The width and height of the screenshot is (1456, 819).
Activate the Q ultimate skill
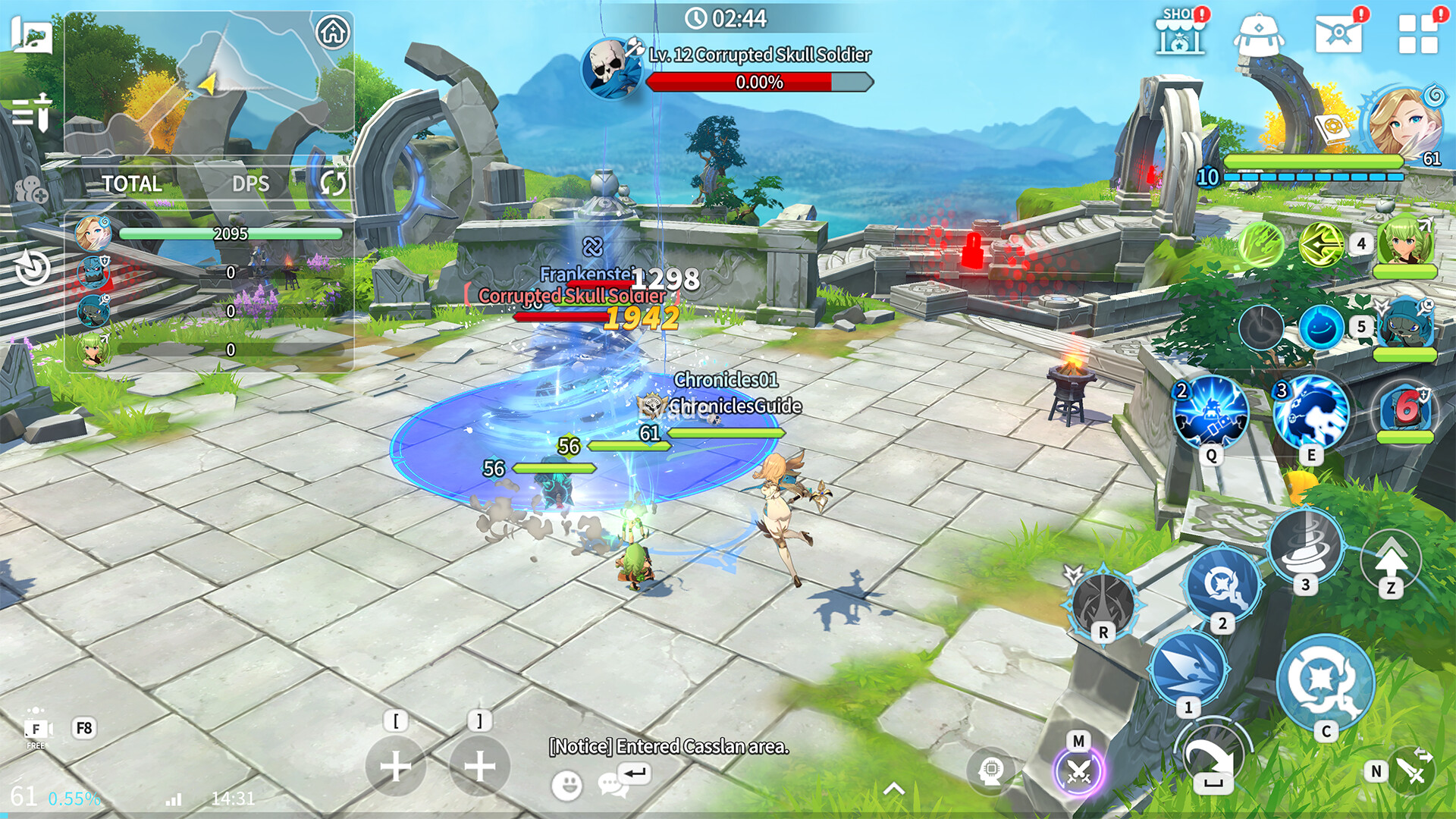pyautogui.click(x=1210, y=413)
